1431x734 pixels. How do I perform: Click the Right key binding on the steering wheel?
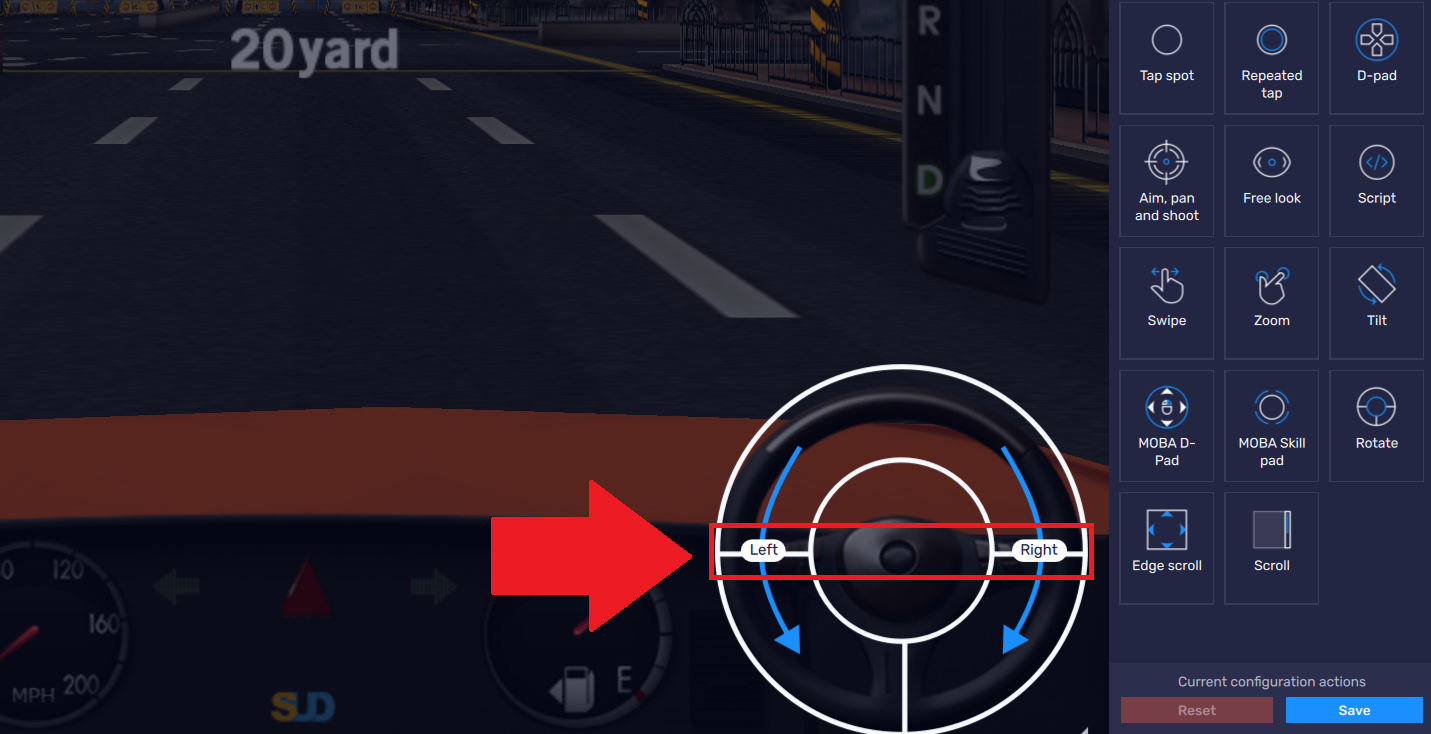click(x=1039, y=549)
